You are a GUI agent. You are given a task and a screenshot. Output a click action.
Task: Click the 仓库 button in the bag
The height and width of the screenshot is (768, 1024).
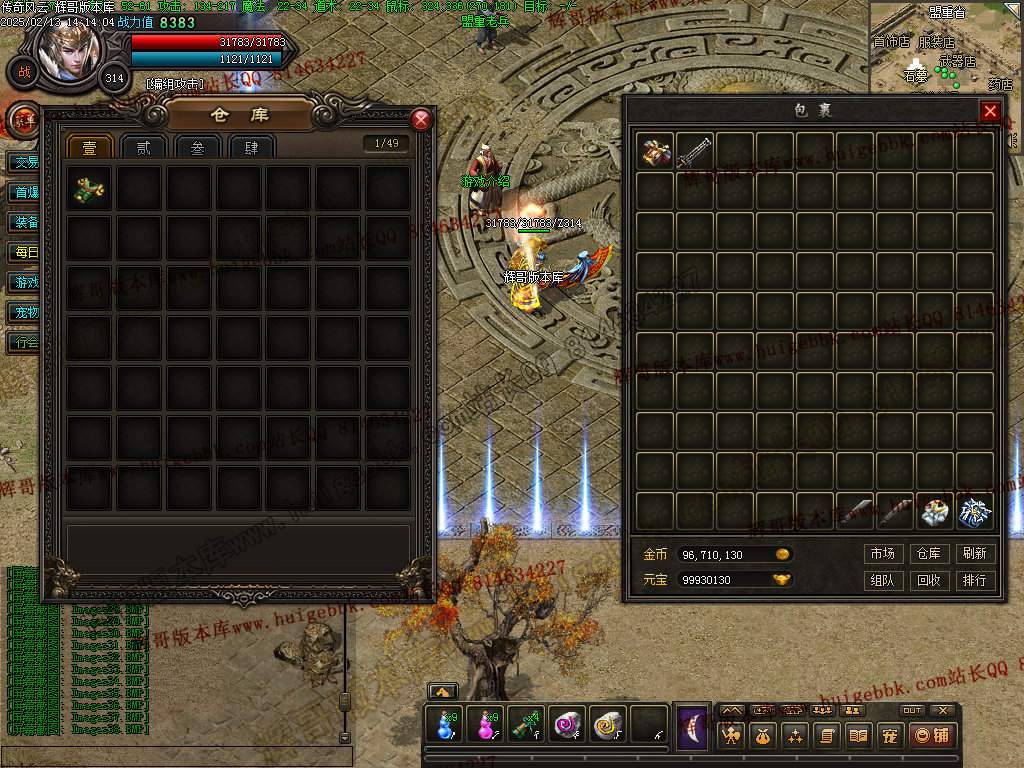tap(929, 554)
